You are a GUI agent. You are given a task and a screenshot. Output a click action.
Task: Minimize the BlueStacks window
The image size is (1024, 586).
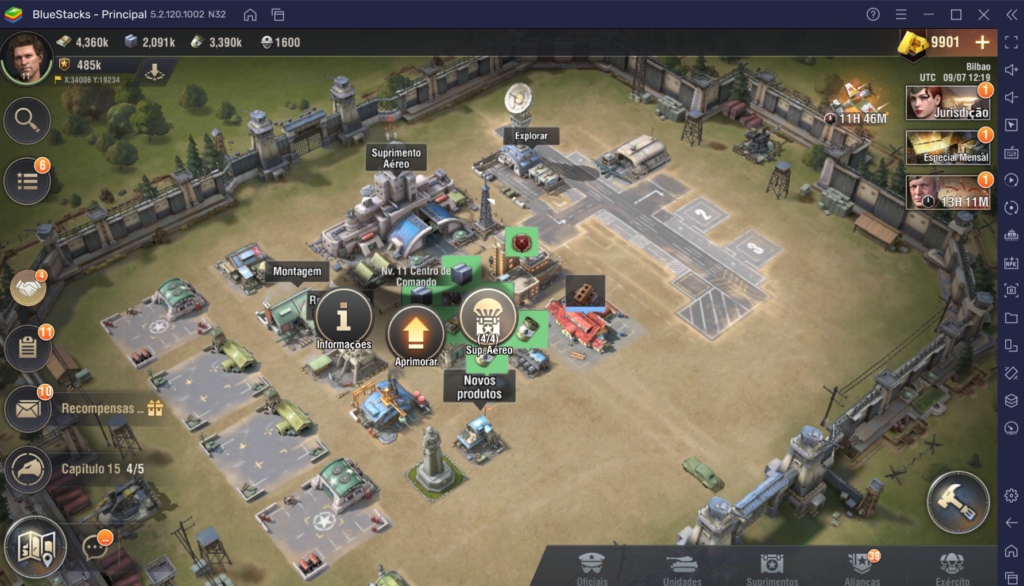929,14
